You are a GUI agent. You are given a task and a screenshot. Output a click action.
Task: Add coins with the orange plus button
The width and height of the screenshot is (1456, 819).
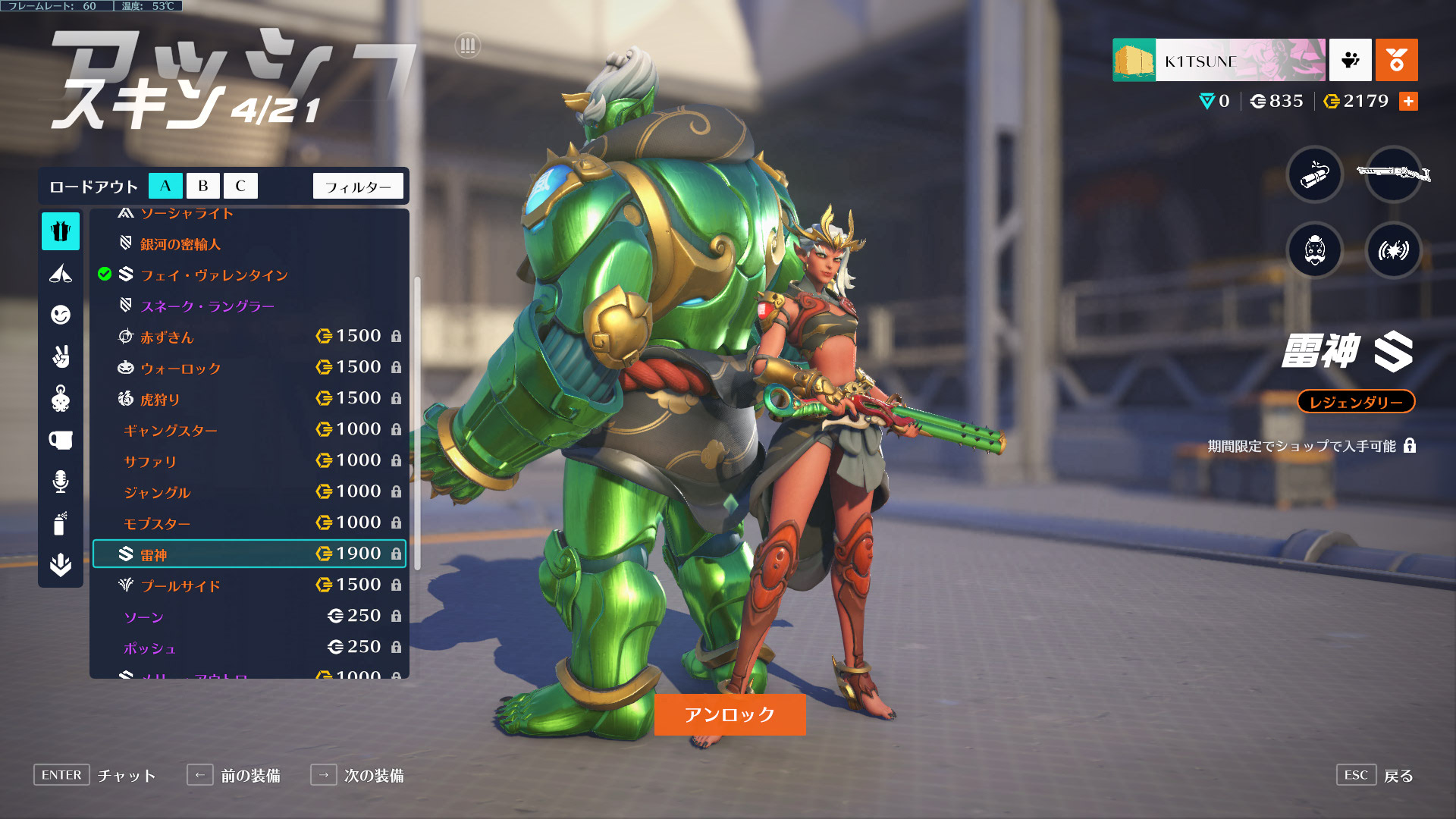point(1408,102)
